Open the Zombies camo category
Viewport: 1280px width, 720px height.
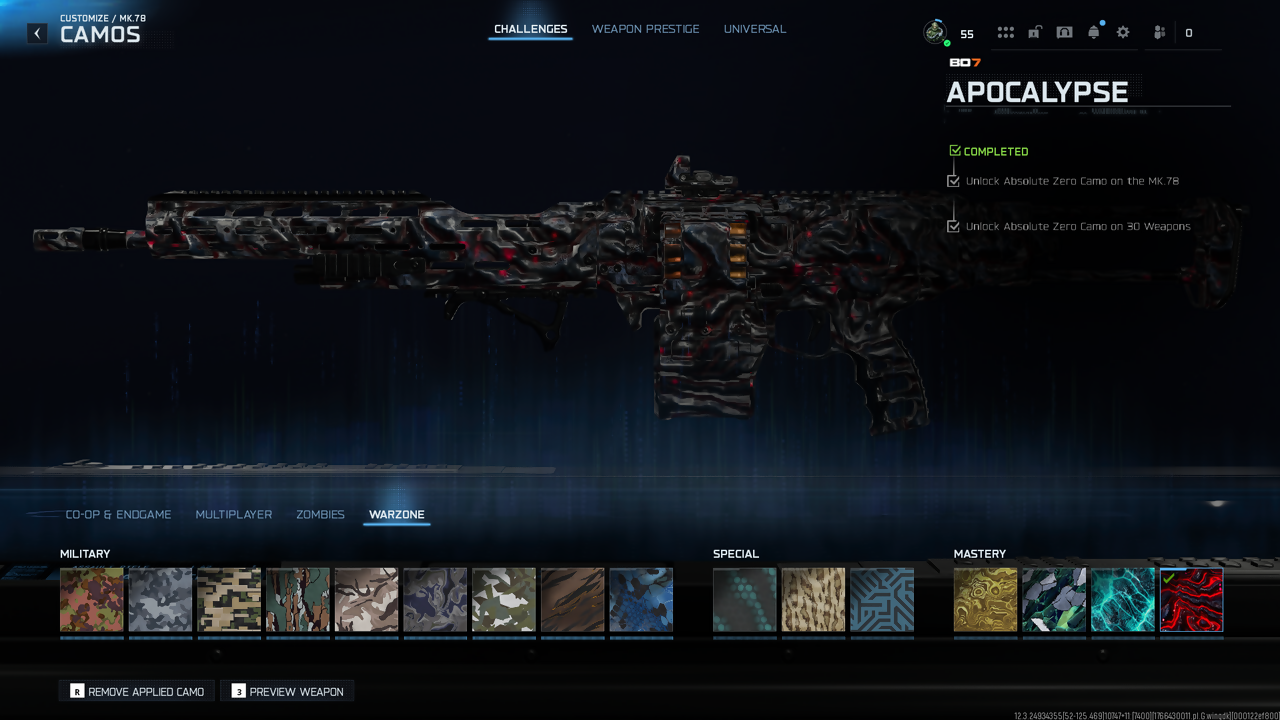(320, 514)
